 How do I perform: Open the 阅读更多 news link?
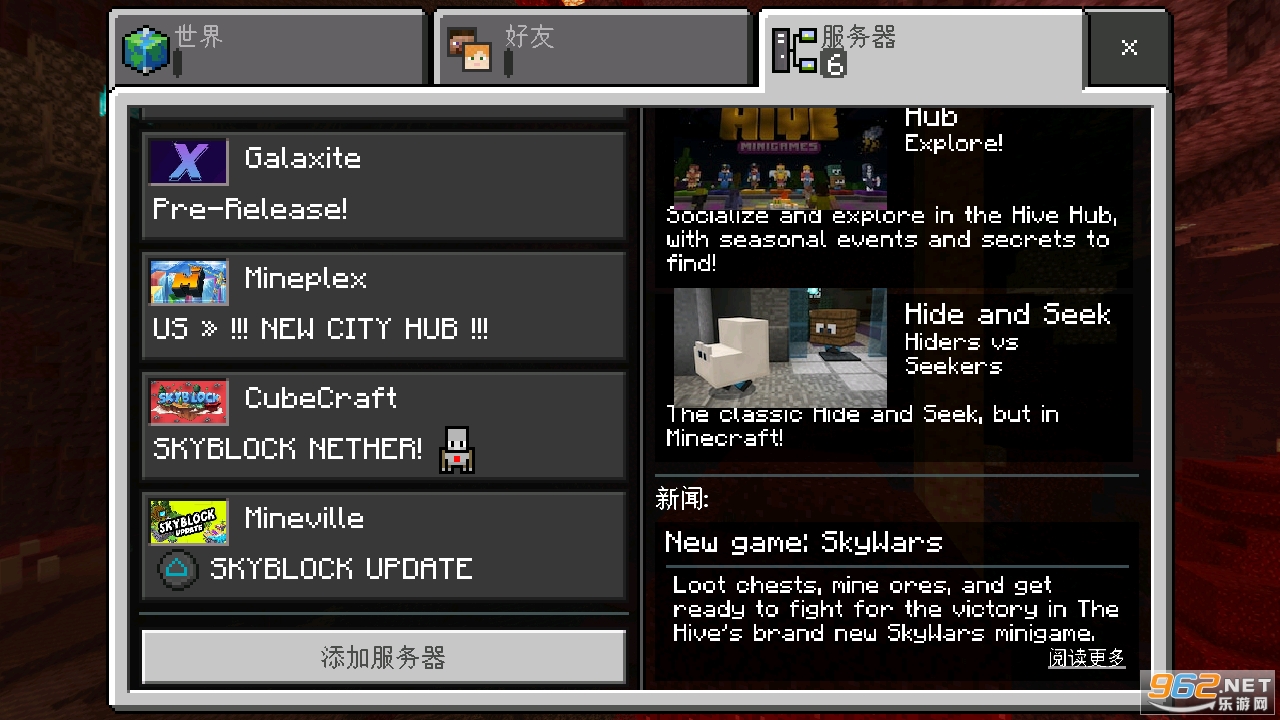point(1086,658)
